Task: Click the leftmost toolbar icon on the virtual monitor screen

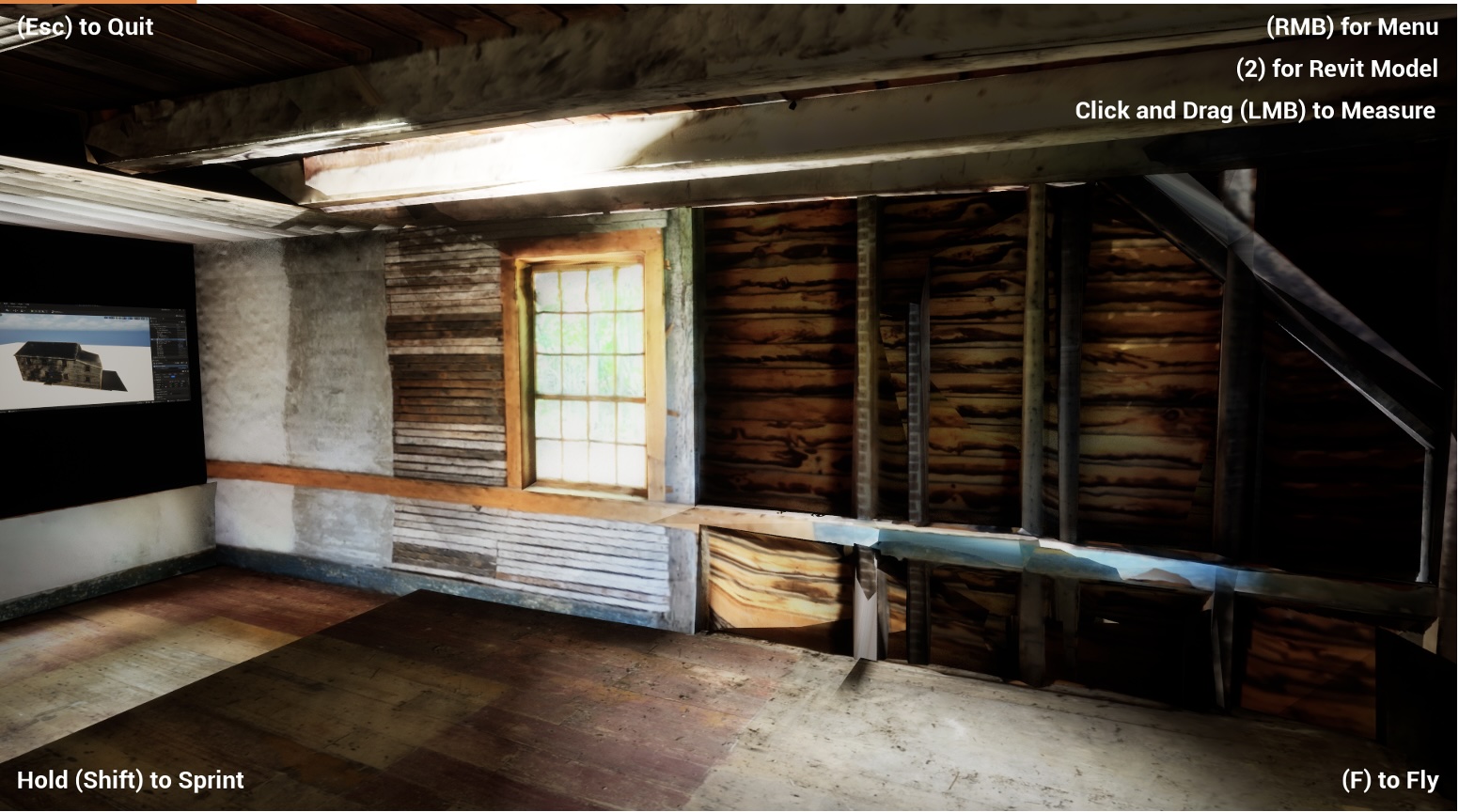Action: pos(8,311)
